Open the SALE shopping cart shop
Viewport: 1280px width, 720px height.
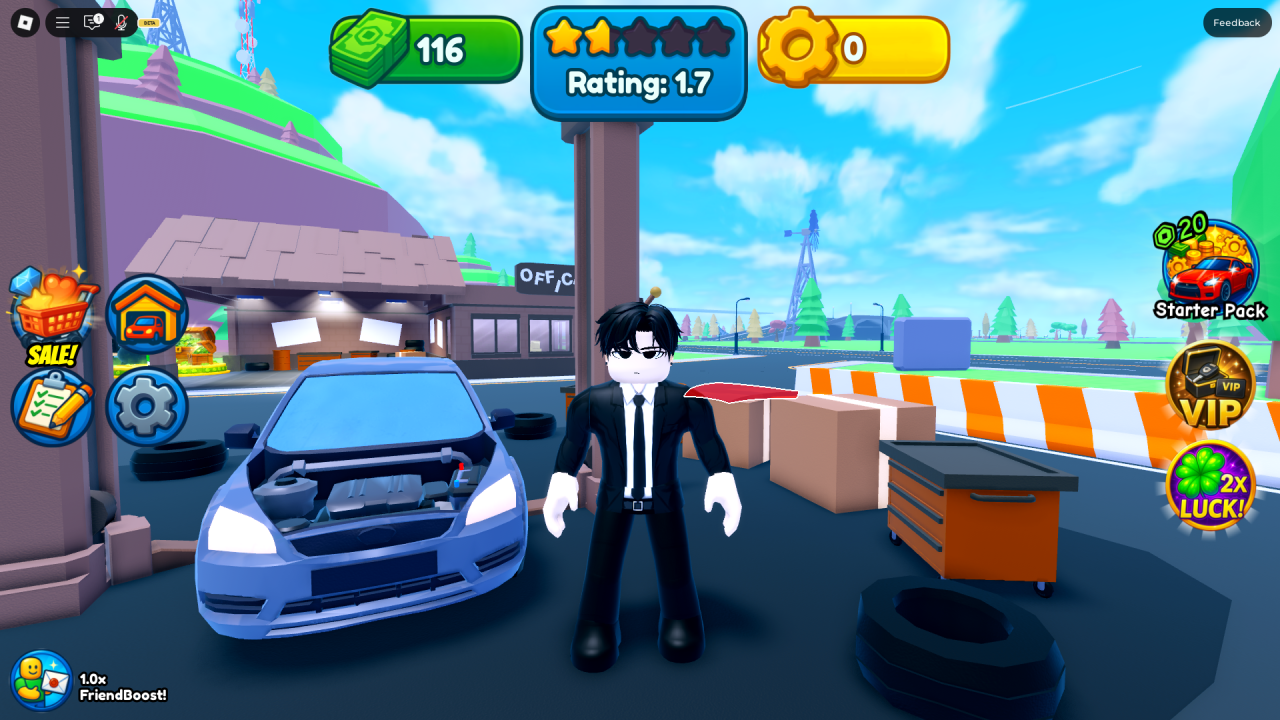(53, 315)
